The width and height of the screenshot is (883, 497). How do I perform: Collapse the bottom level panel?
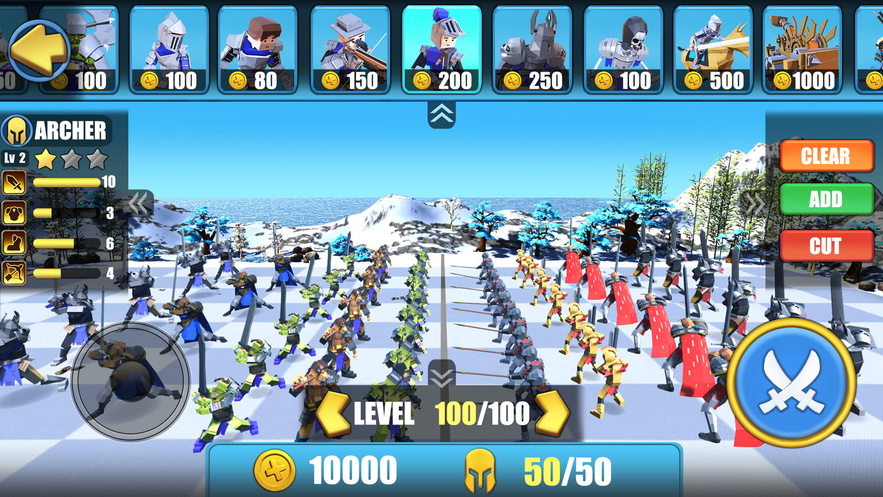(441, 376)
